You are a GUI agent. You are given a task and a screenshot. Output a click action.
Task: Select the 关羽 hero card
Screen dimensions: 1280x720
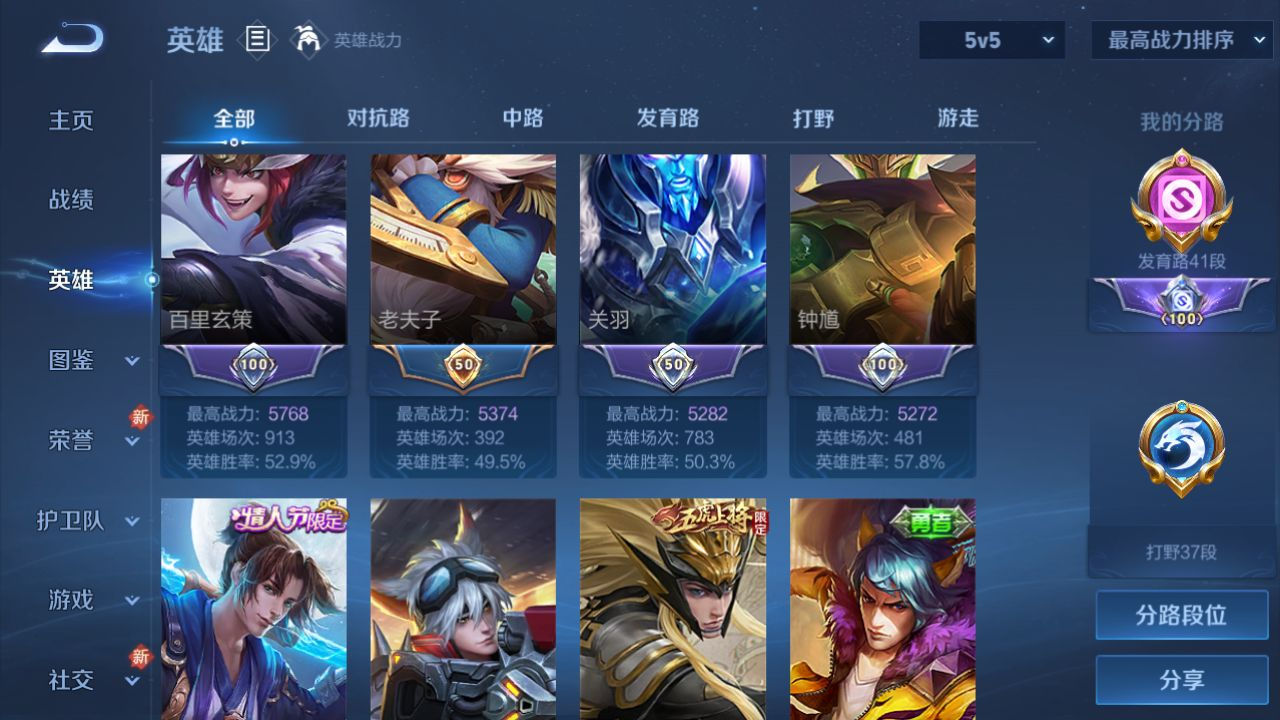coord(673,250)
